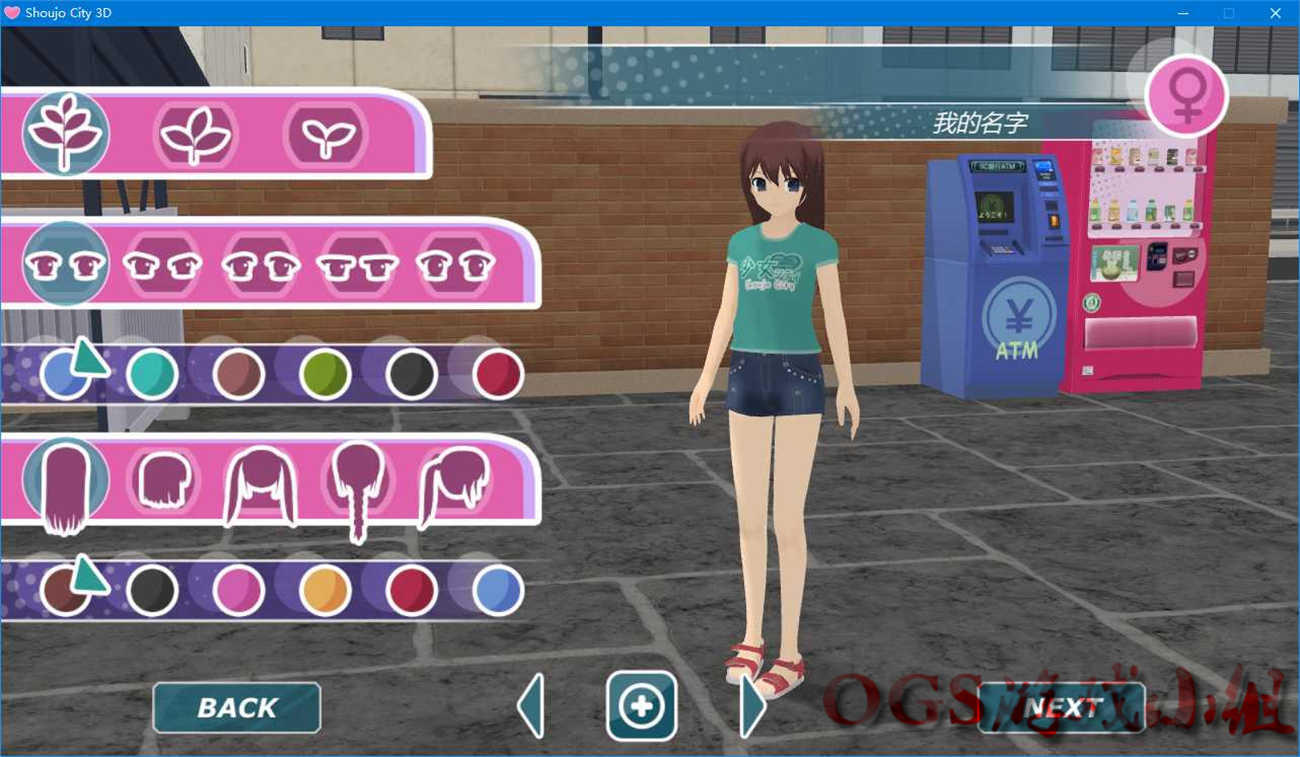Rotate character with left arrow
This screenshot has width=1300, height=757.
(x=531, y=706)
